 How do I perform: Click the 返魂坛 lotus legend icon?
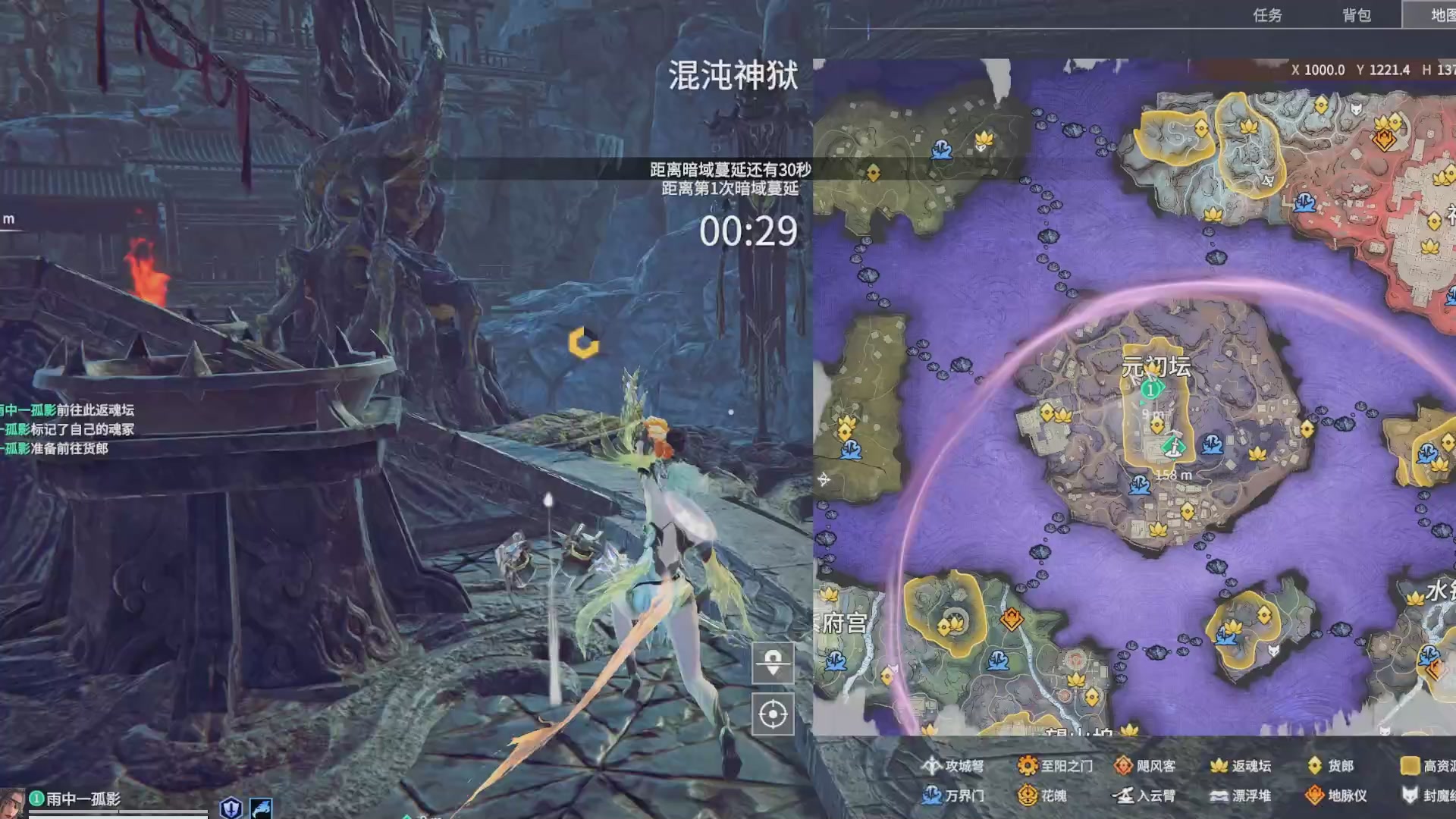(x=1218, y=765)
